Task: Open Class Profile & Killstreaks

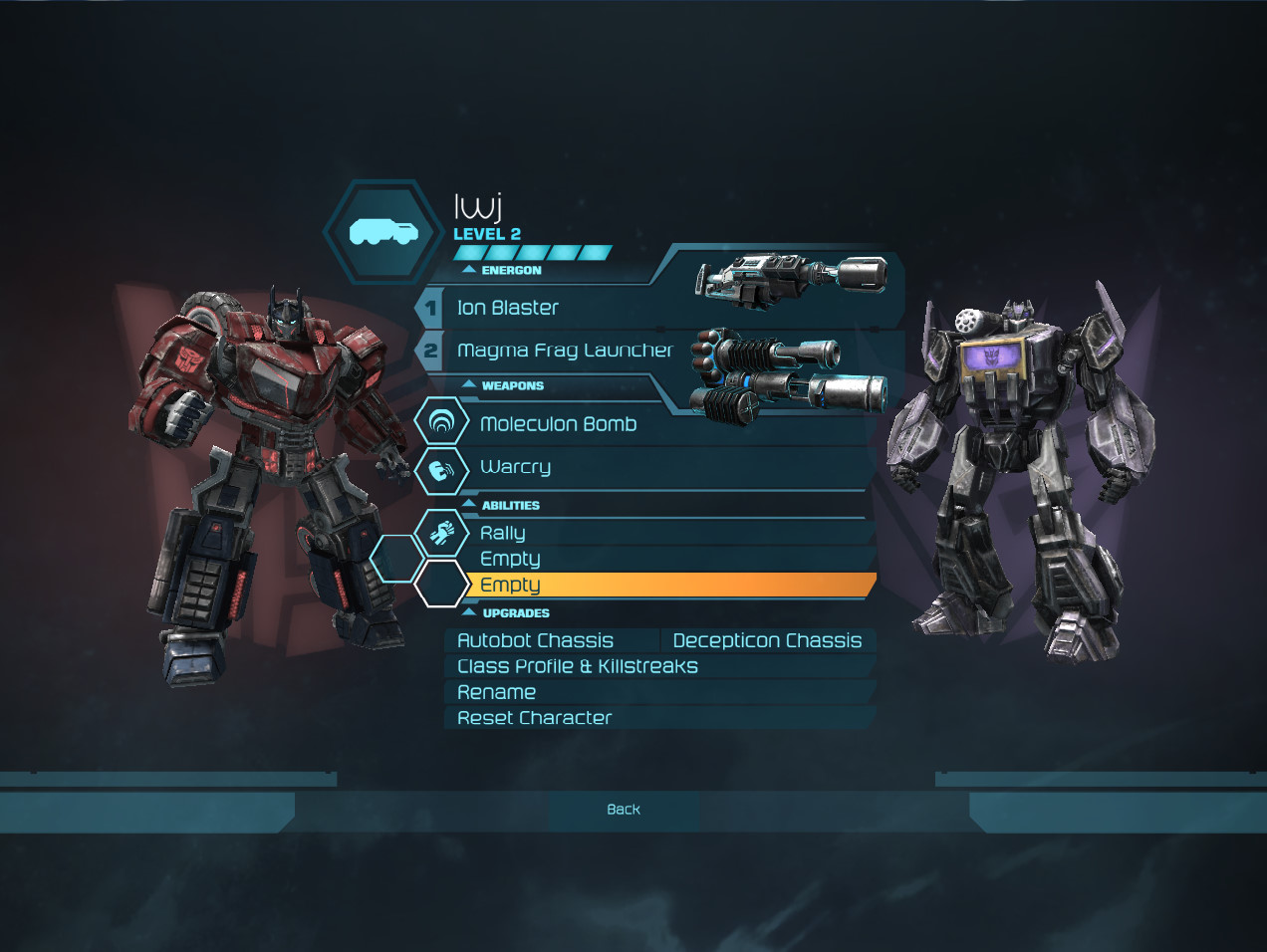Action: click(x=578, y=667)
